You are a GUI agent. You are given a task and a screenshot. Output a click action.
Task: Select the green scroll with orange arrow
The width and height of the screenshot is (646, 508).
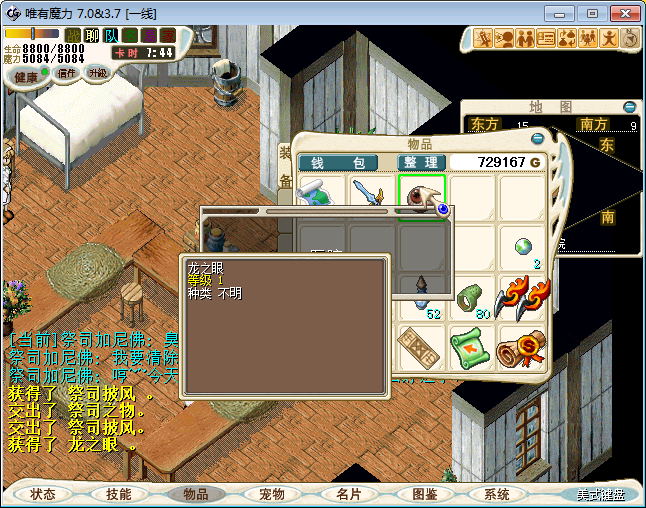[x=472, y=348]
